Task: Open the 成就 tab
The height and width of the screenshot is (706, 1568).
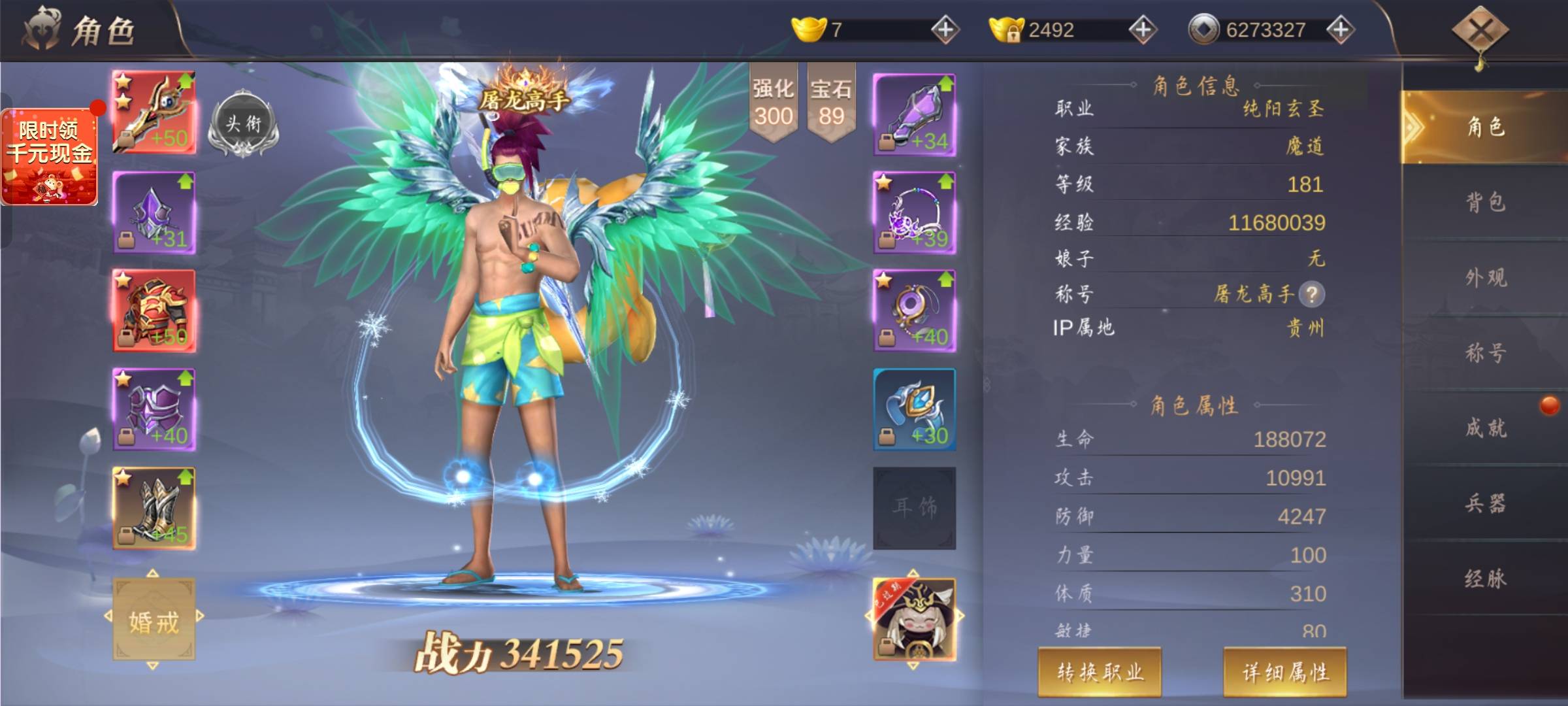Action: pyautogui.click(x=1486, y=428)
